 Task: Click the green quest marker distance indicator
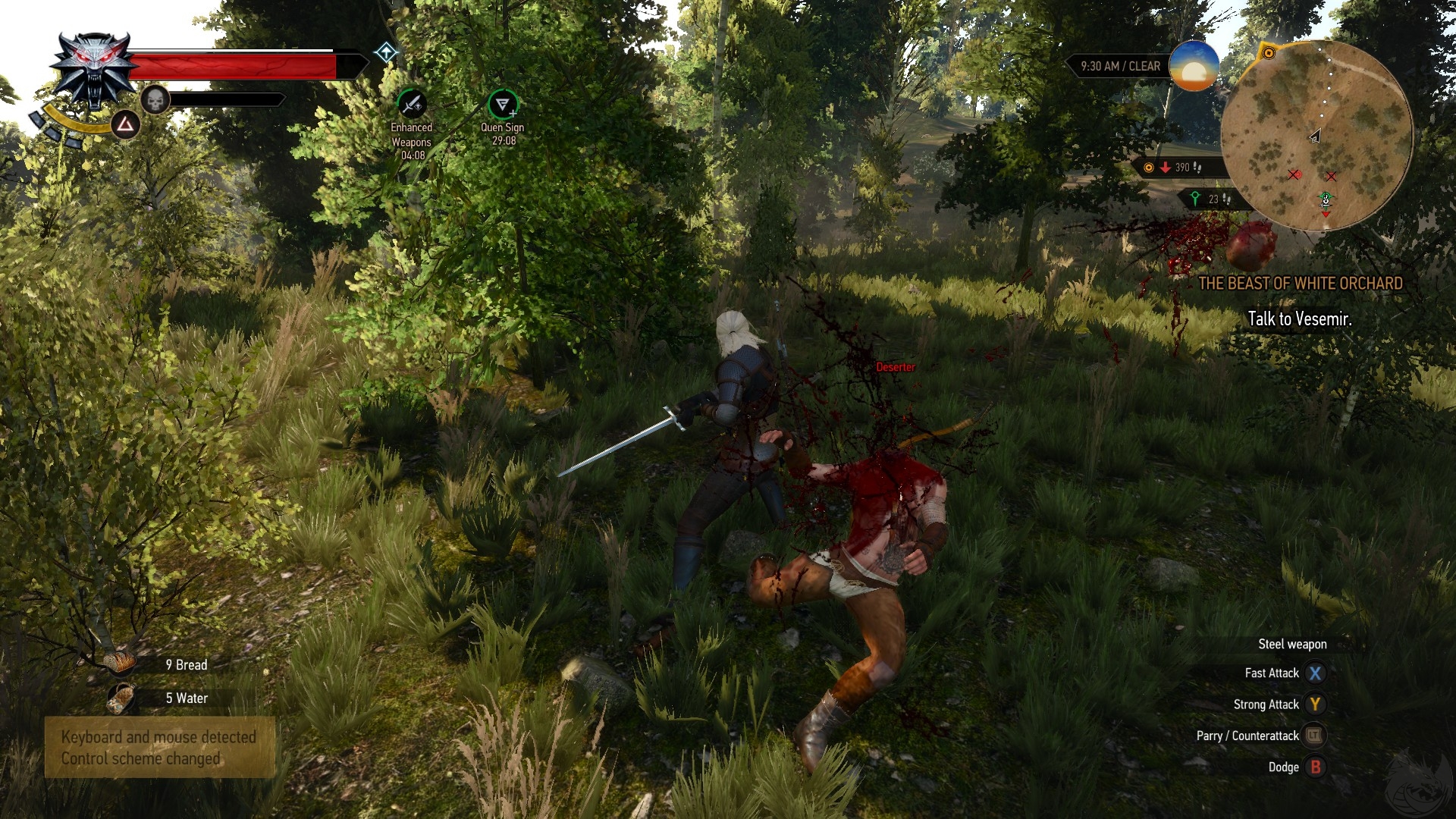coord(1209,199)
